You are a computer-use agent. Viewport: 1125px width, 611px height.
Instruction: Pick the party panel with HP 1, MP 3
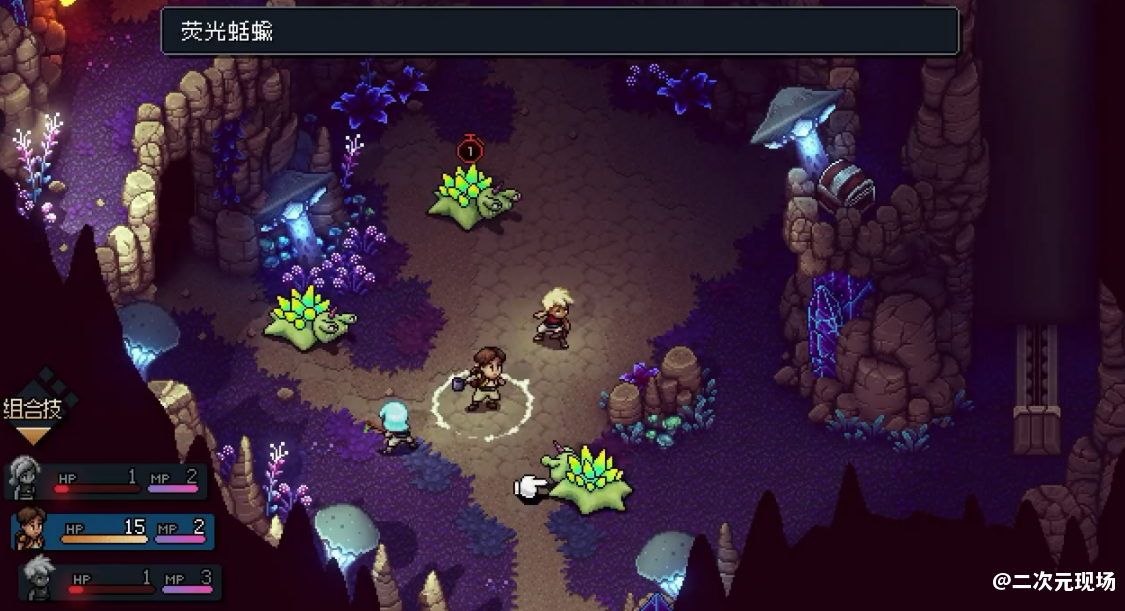[118, 581]
